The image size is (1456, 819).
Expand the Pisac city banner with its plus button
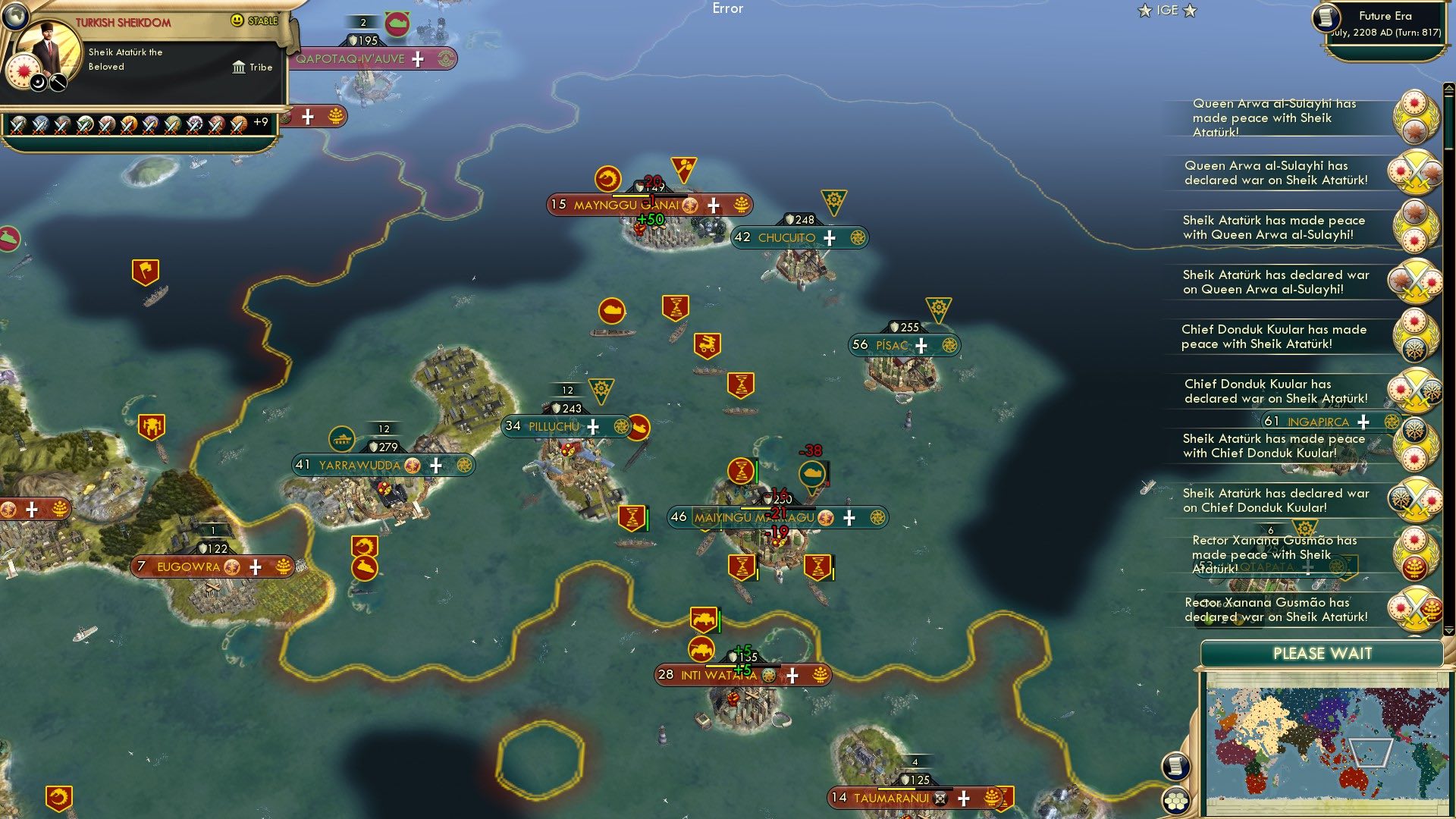[x=920, y=345]
